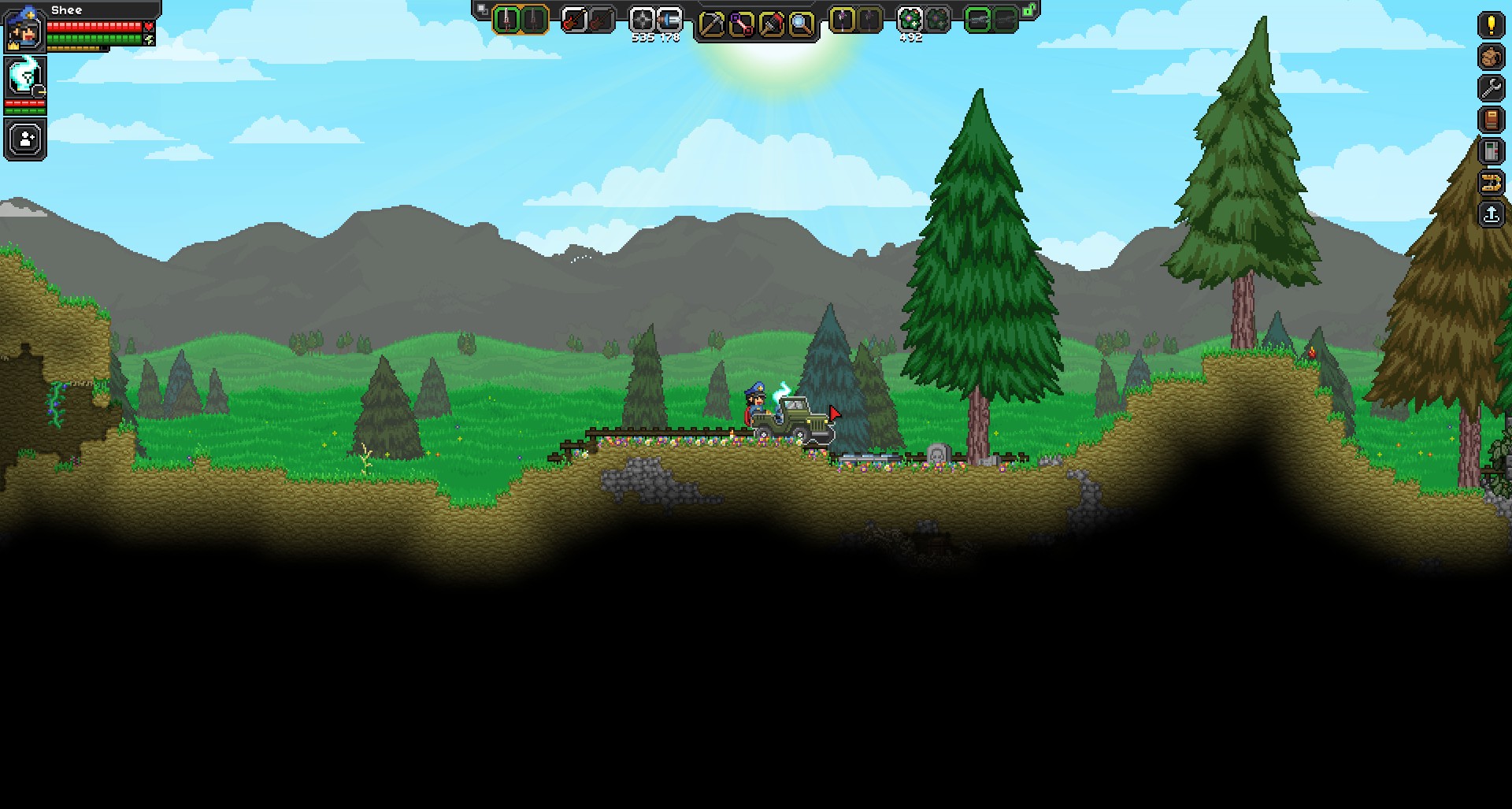The image size is (1512, 809).
Task: Equip the throwing star stack of 535
Action: [x=643, y=20]
